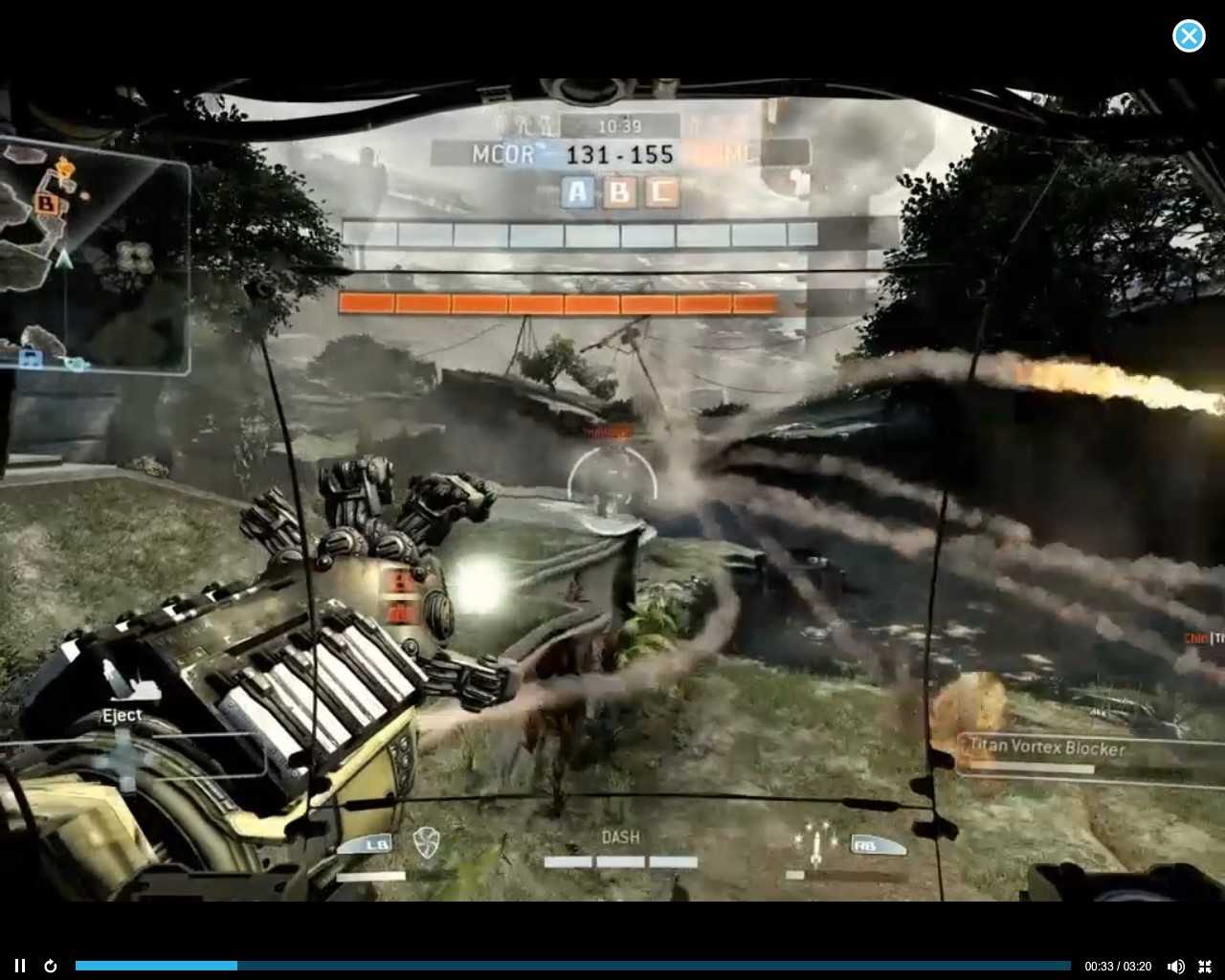Toggle play/pause state of the video
The height and width of the screenshot is (980, 1225).
point(19,966)
